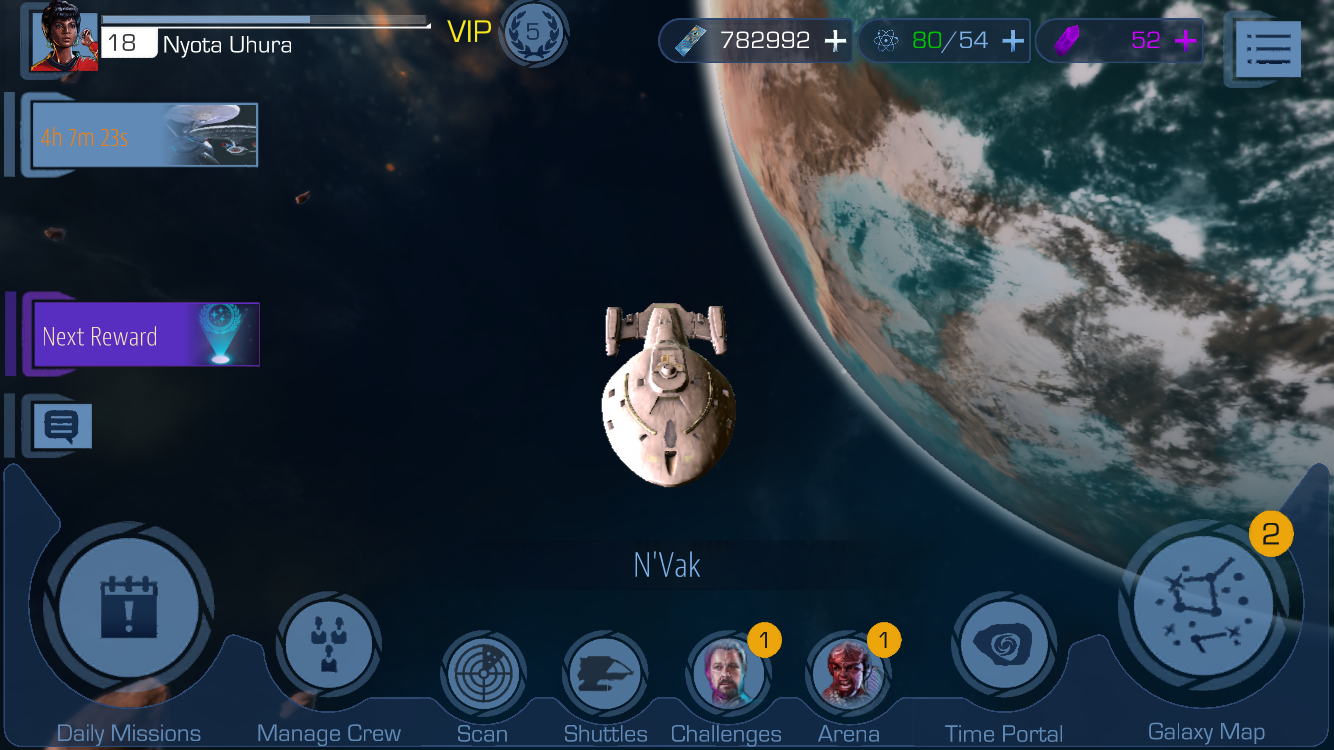Screen dimensions: 1334x750
Task: Select the starship timer banner
Action: click(x=145, y=135)
